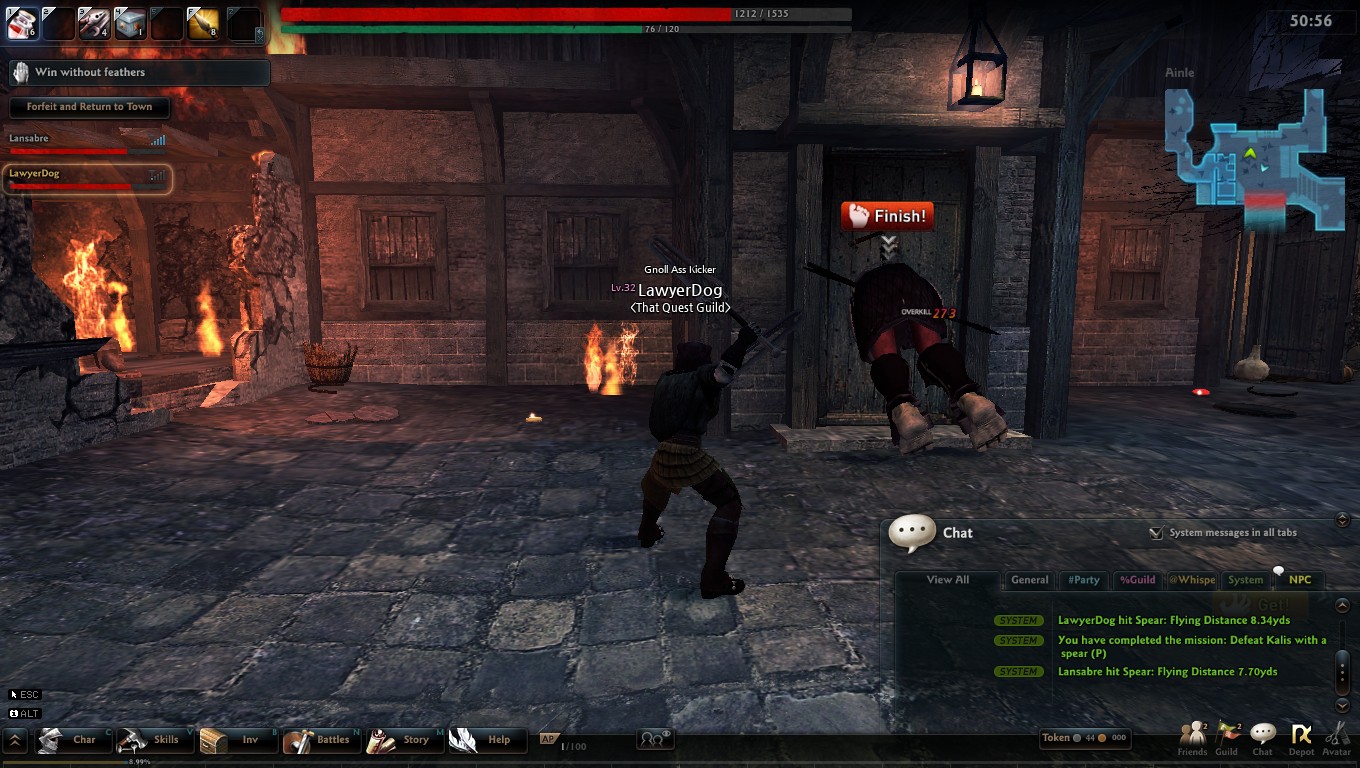Use the metal chest item in slot 4
Image resolution: width=1360 pixels, height=768 pixels.
point(130,23)
